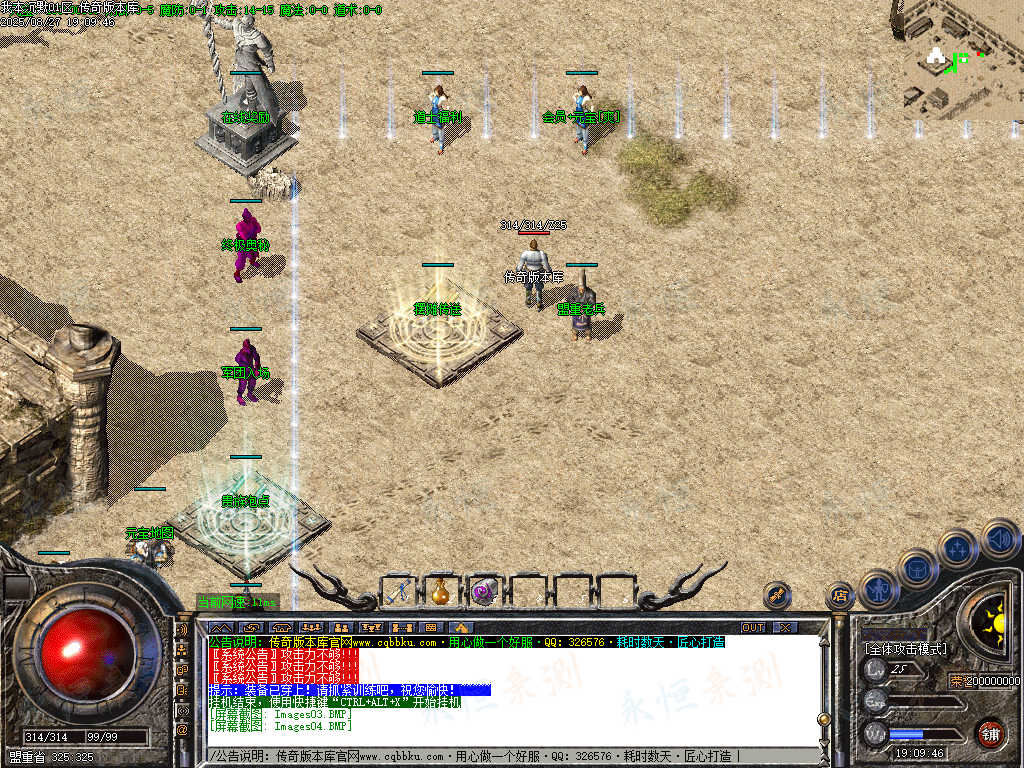Use the golden gourd potion in the belt
Image resolution: width=1024 pixels, height=768 pixels.
pyautogui.click(x=441, y=591)
